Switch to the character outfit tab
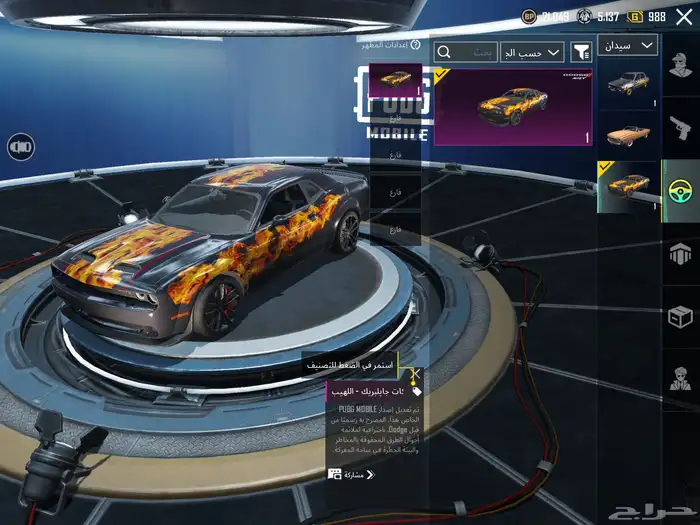 click(681, 65)
